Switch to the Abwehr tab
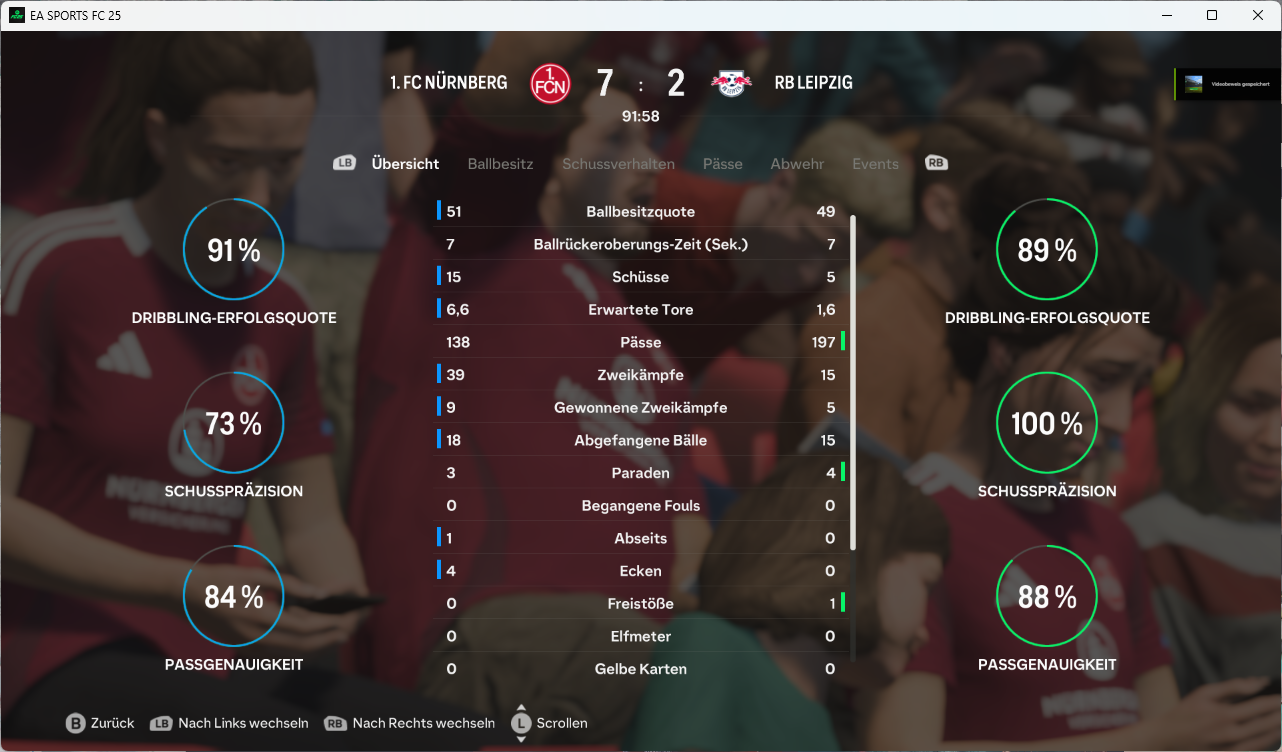This screenshot has width=1282, height=752. [x=797, y=164]
